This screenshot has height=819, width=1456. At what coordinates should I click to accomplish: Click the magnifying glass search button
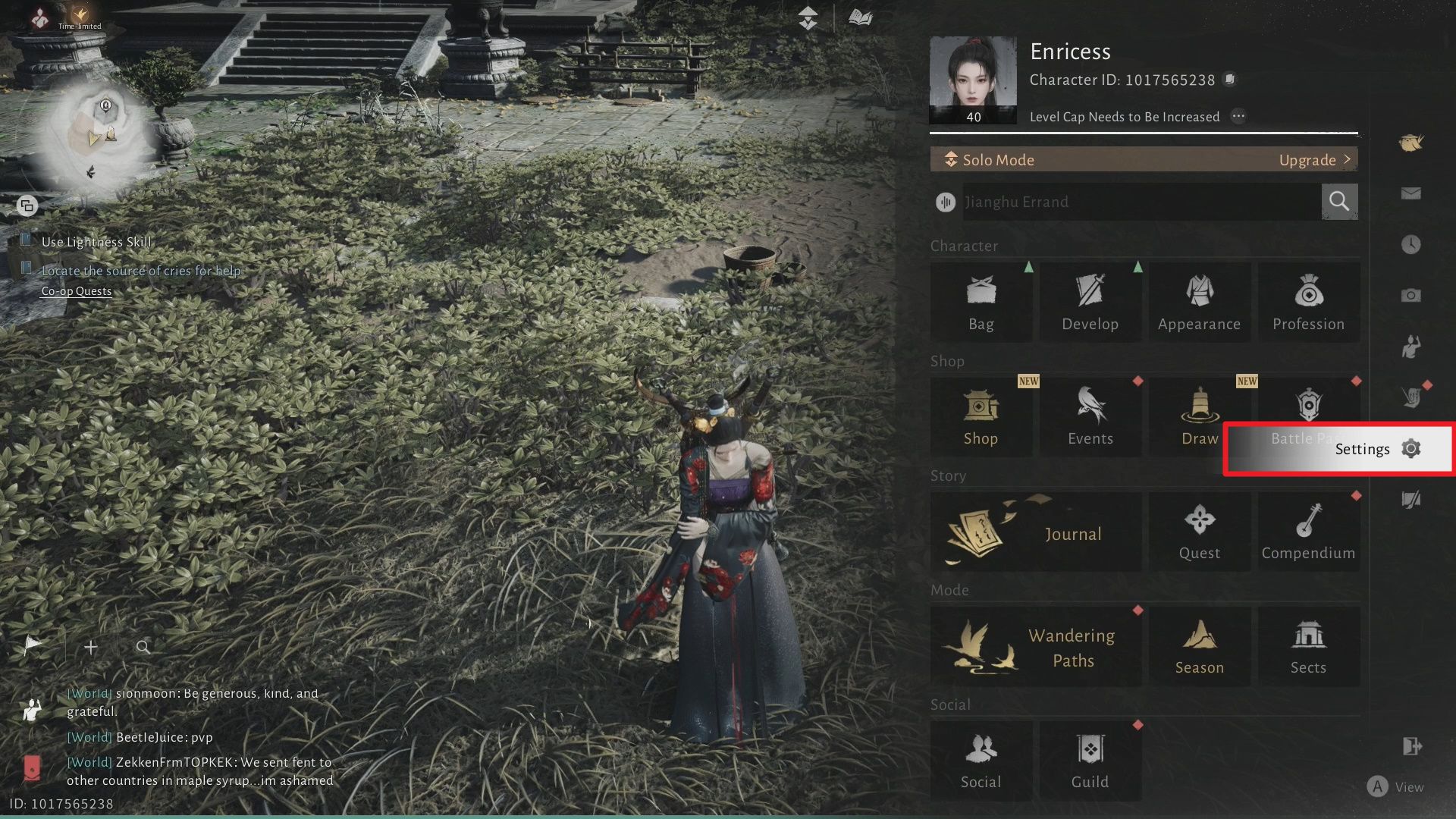coord(1339,202)
